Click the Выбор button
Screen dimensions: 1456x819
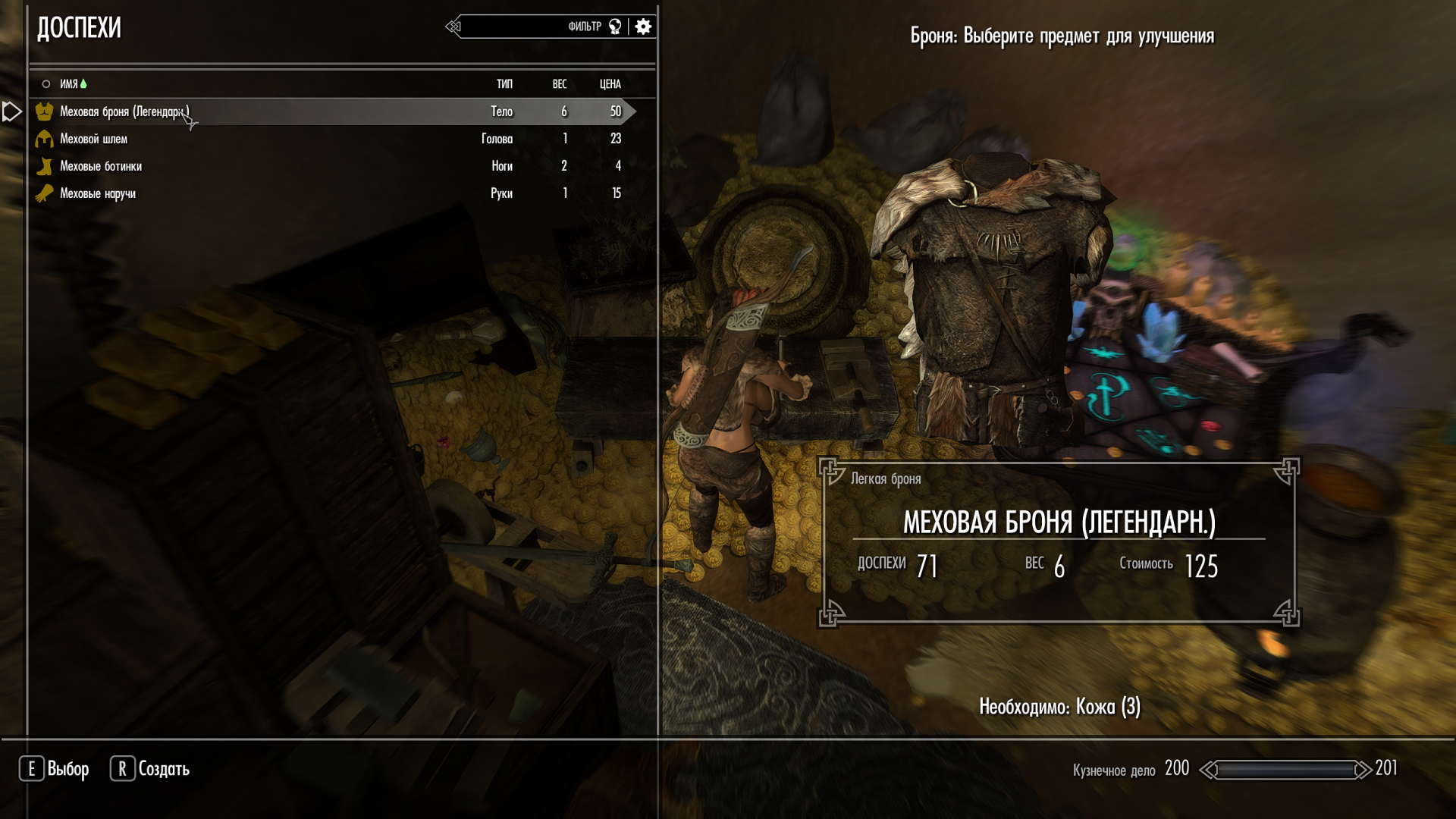point(54,769)
